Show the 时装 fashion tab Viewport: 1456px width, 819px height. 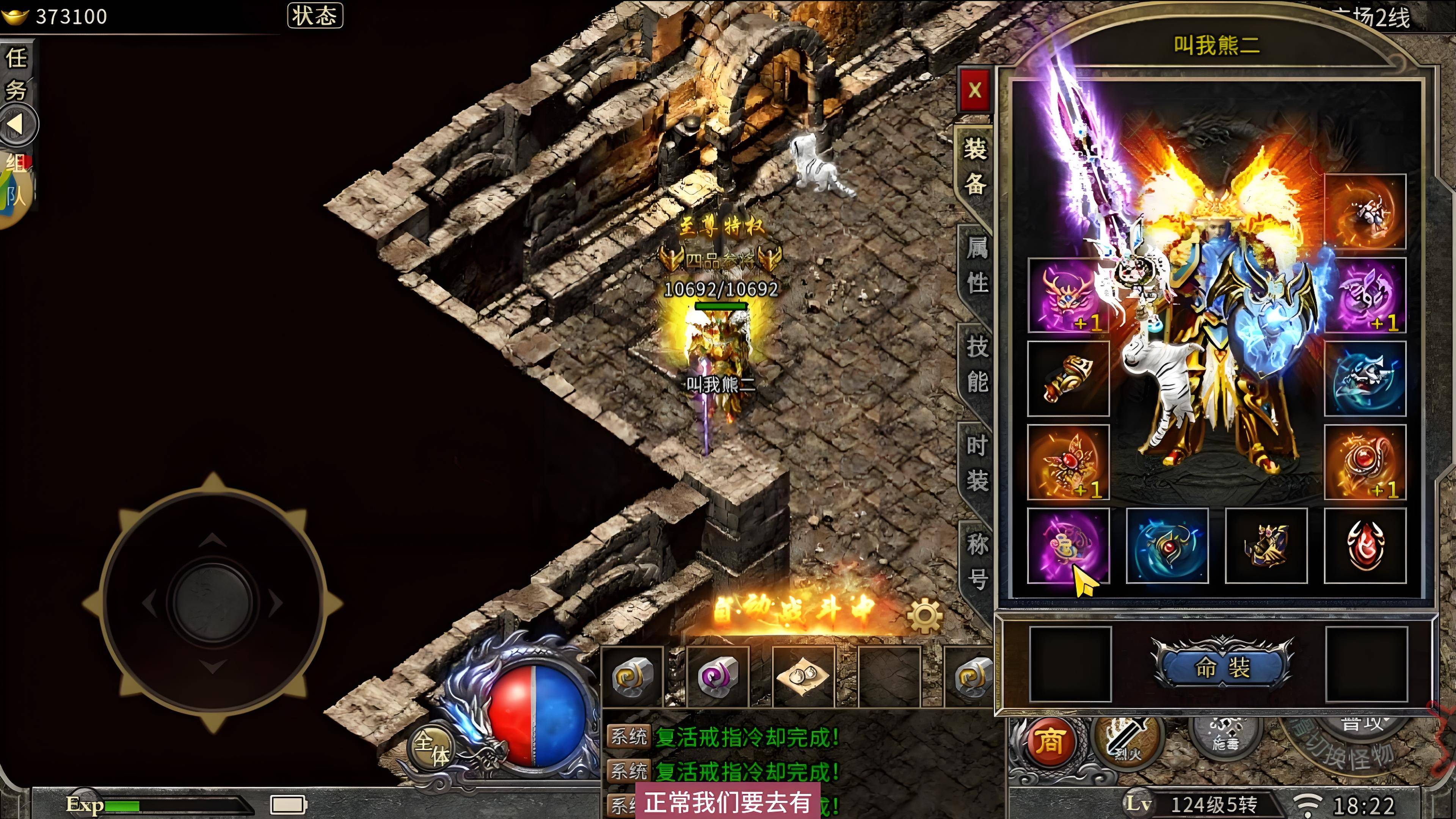click(x=976, y=463)
